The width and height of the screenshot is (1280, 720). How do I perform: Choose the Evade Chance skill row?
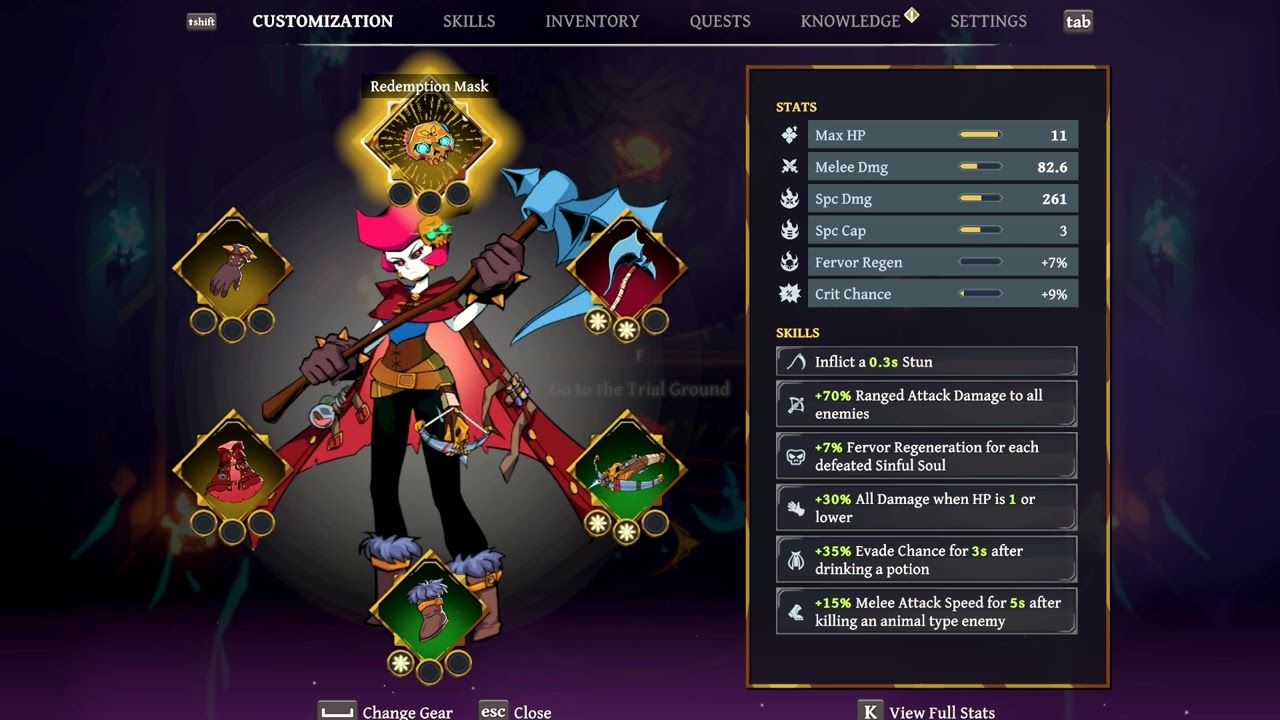(x=926, y=560)
